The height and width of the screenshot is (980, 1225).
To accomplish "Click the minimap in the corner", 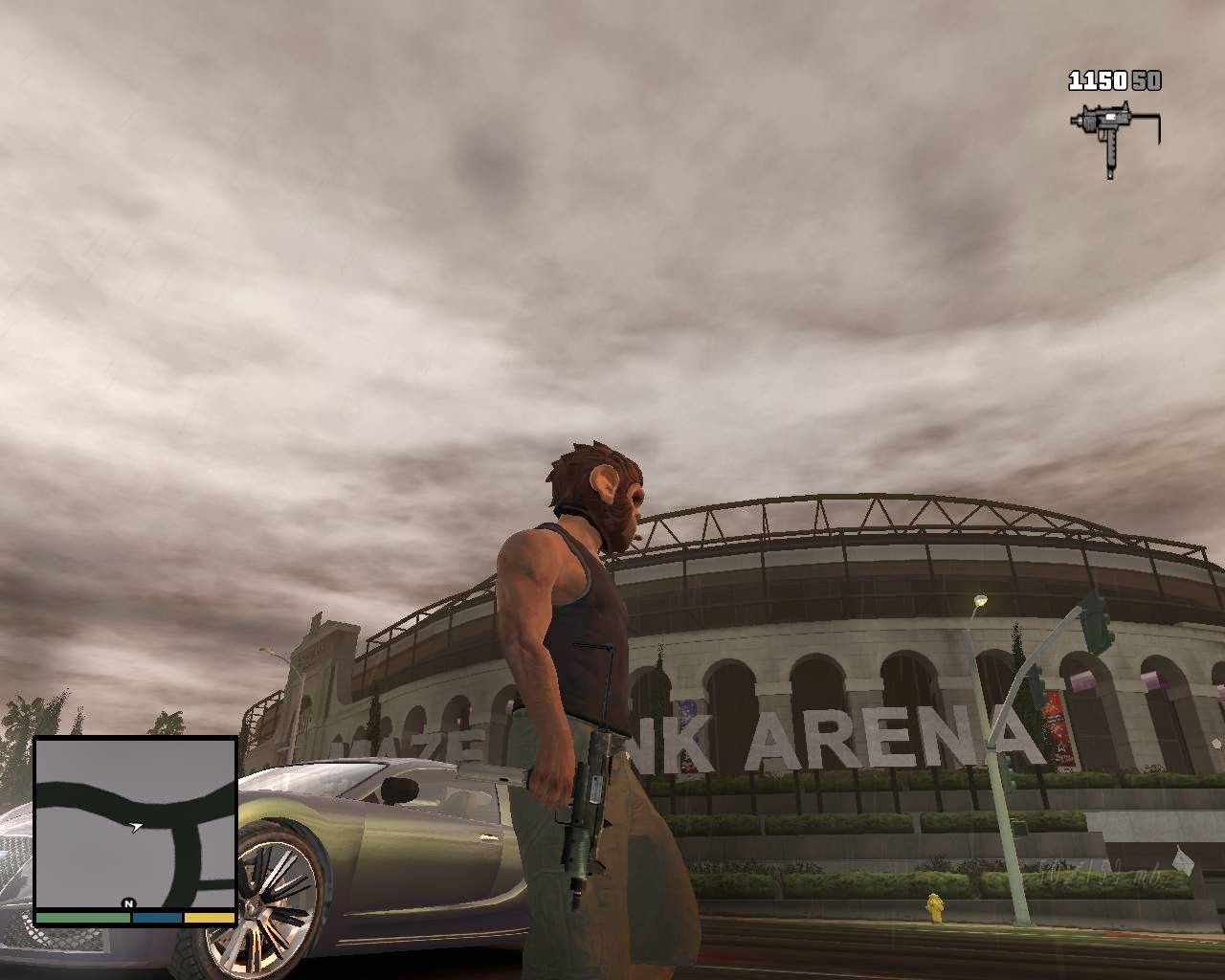I will [x=135, y=823].
